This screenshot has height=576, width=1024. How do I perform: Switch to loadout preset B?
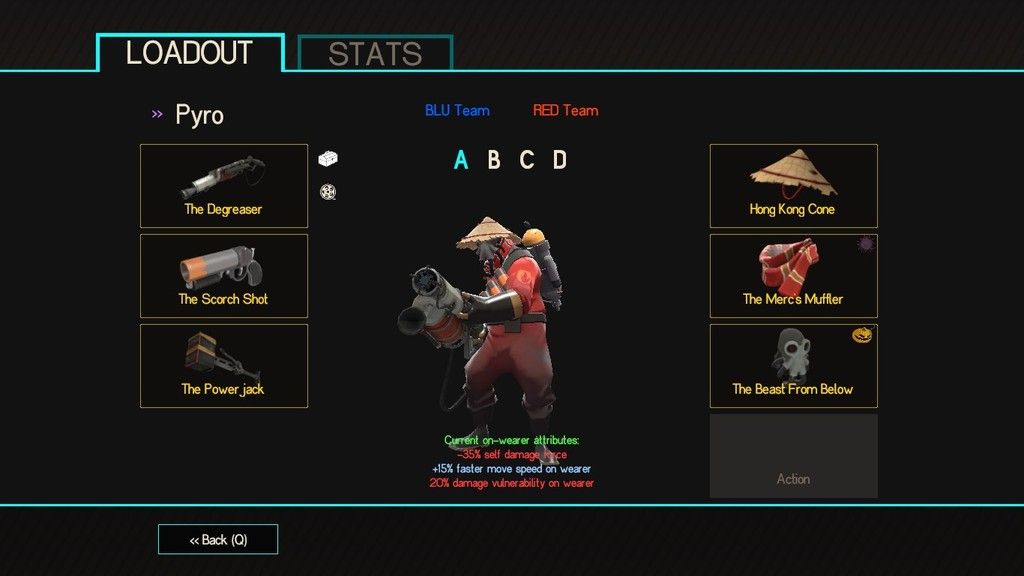(x=494, y=160)
